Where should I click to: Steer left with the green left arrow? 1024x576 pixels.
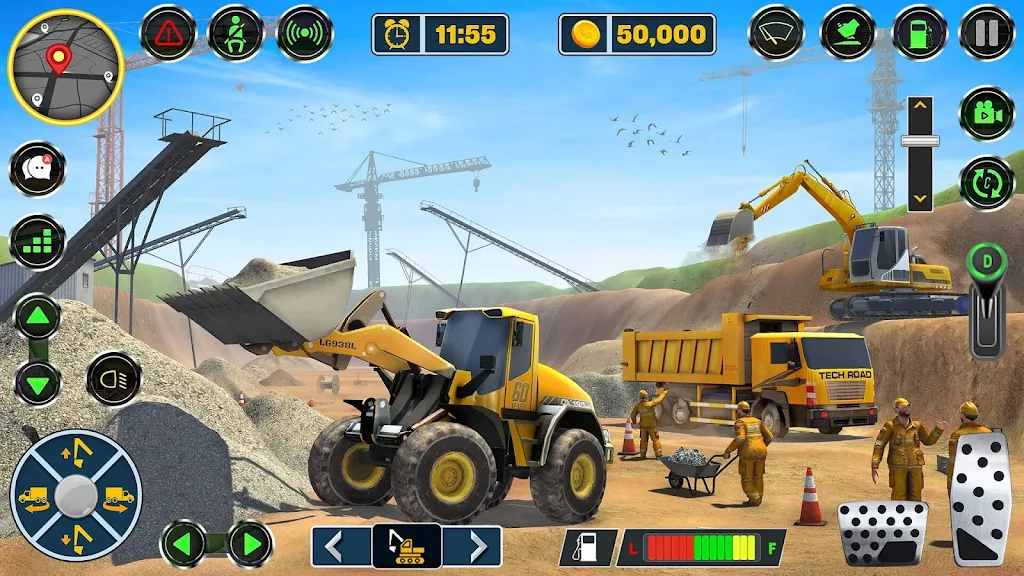tap(185, 544)
